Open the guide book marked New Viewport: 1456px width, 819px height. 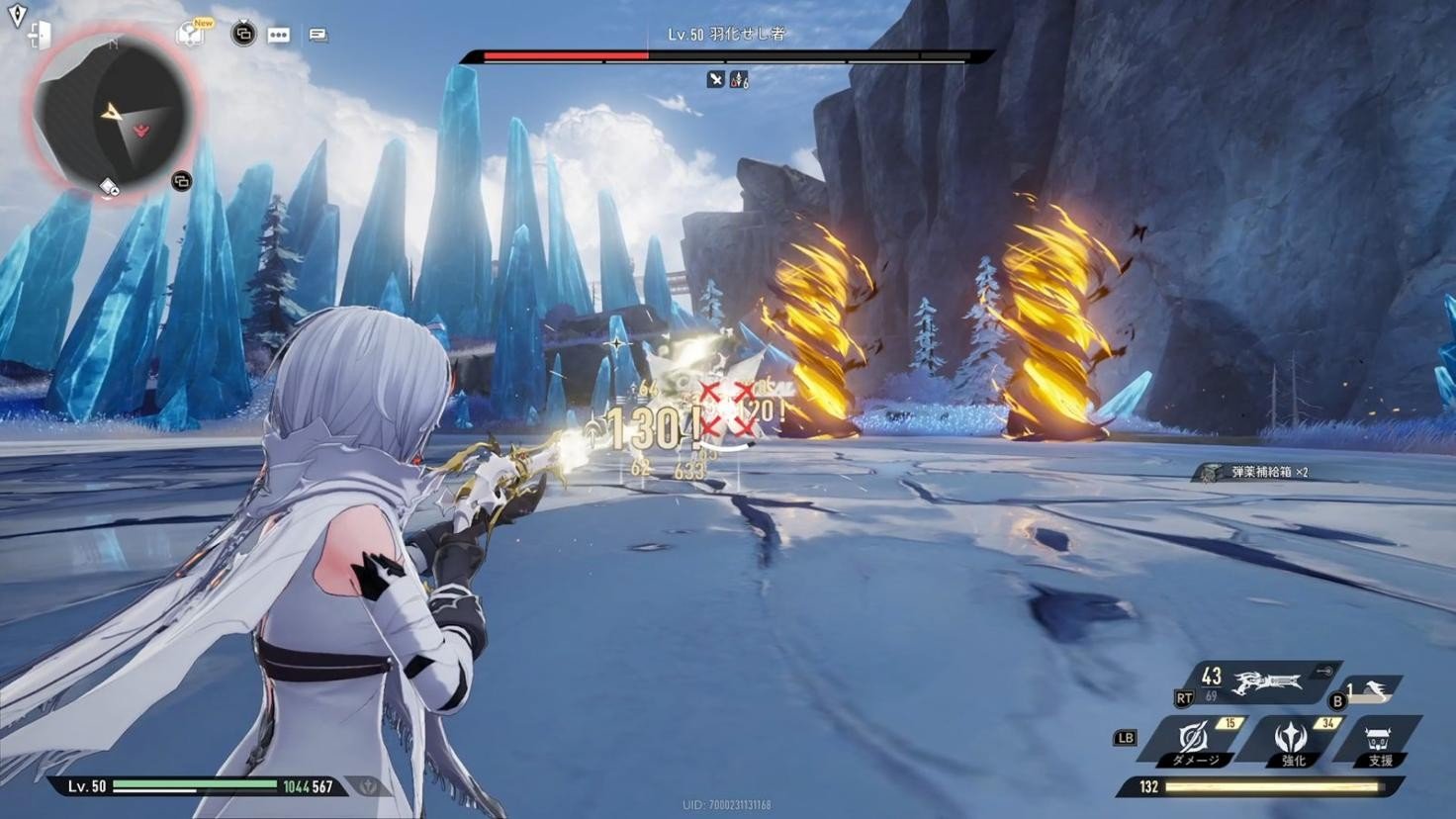(x=190, y=35)
